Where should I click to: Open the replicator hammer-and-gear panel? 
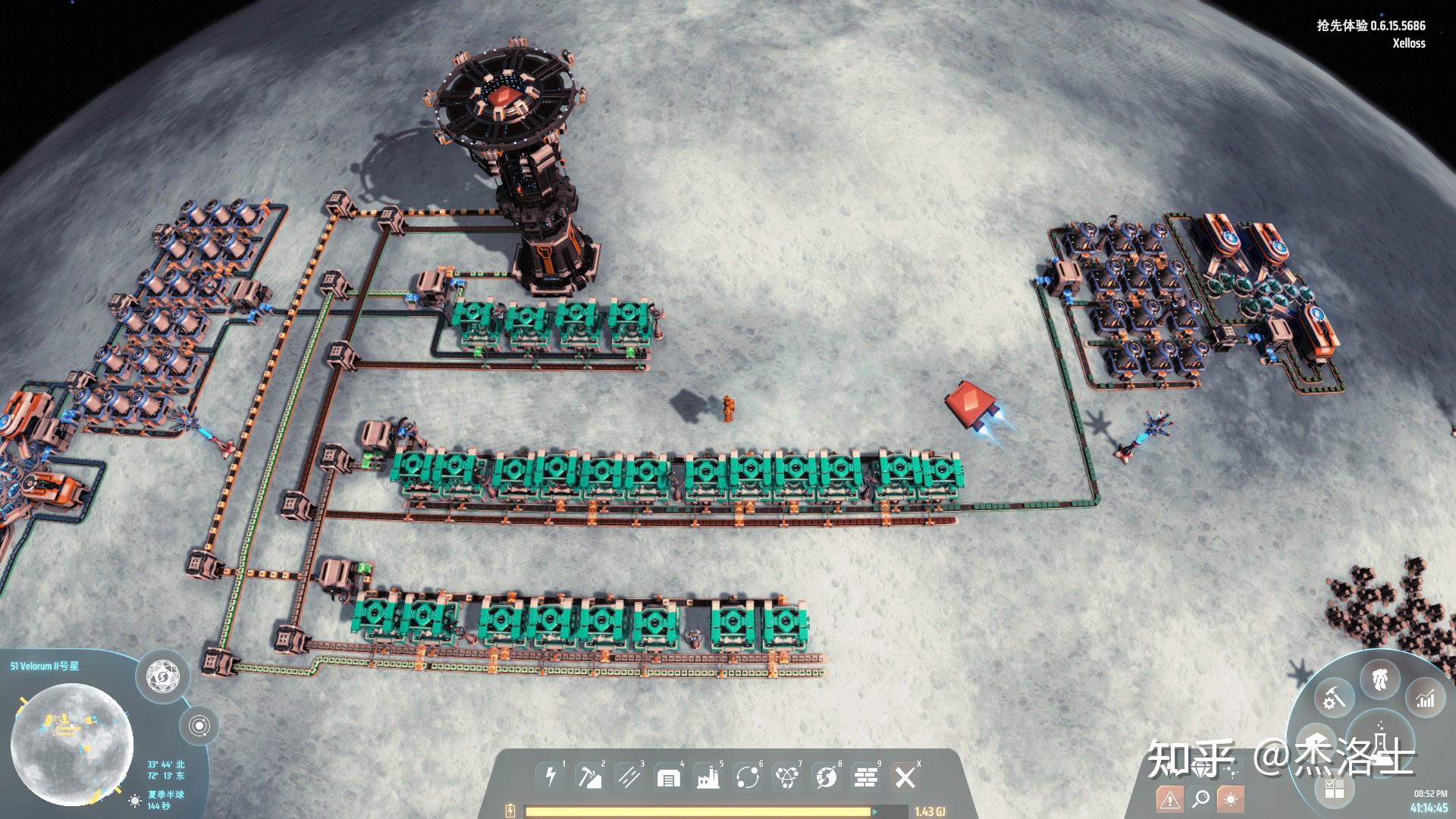1334,698
